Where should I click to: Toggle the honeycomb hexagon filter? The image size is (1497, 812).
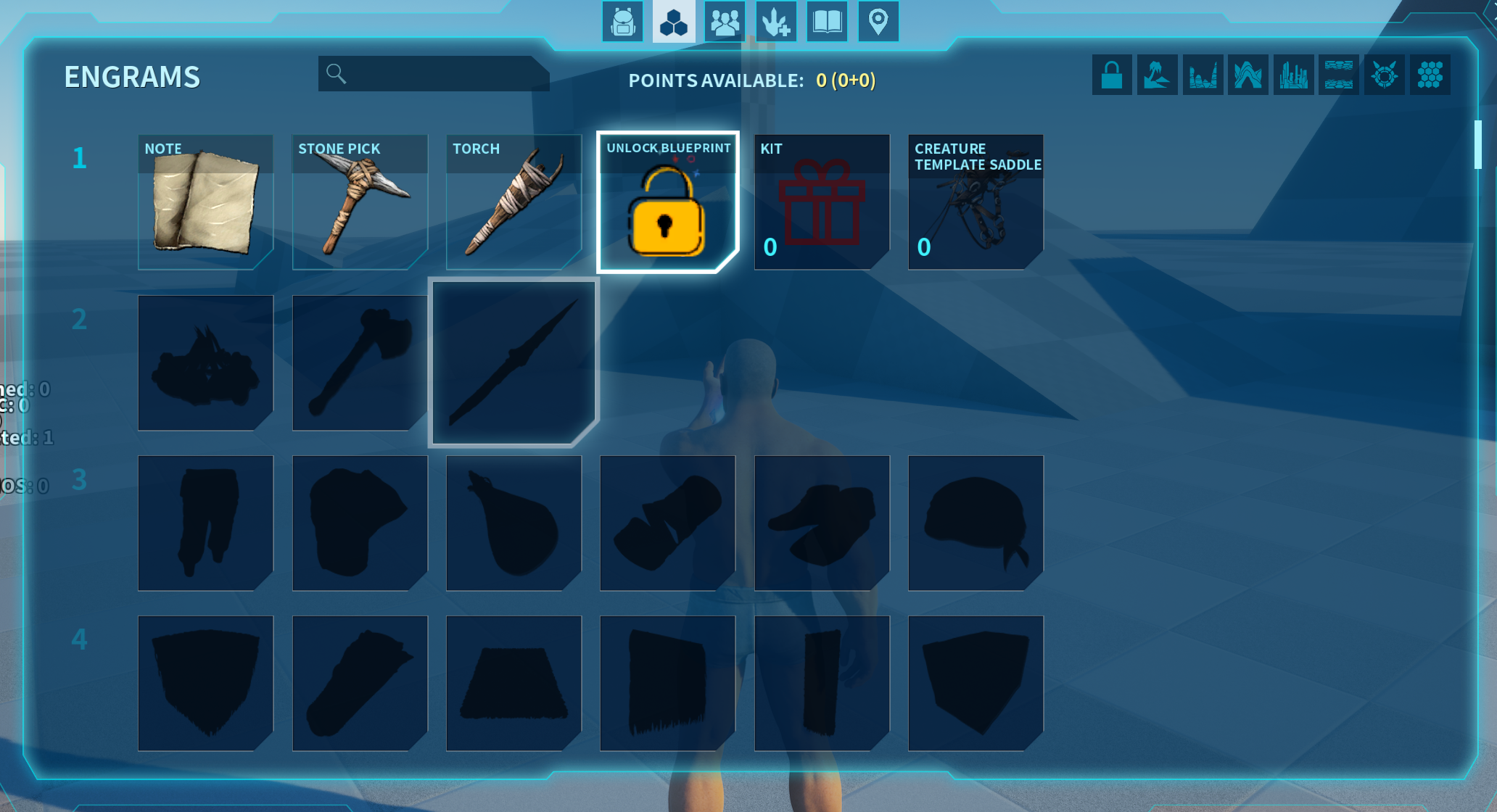tap(1430, 75)
